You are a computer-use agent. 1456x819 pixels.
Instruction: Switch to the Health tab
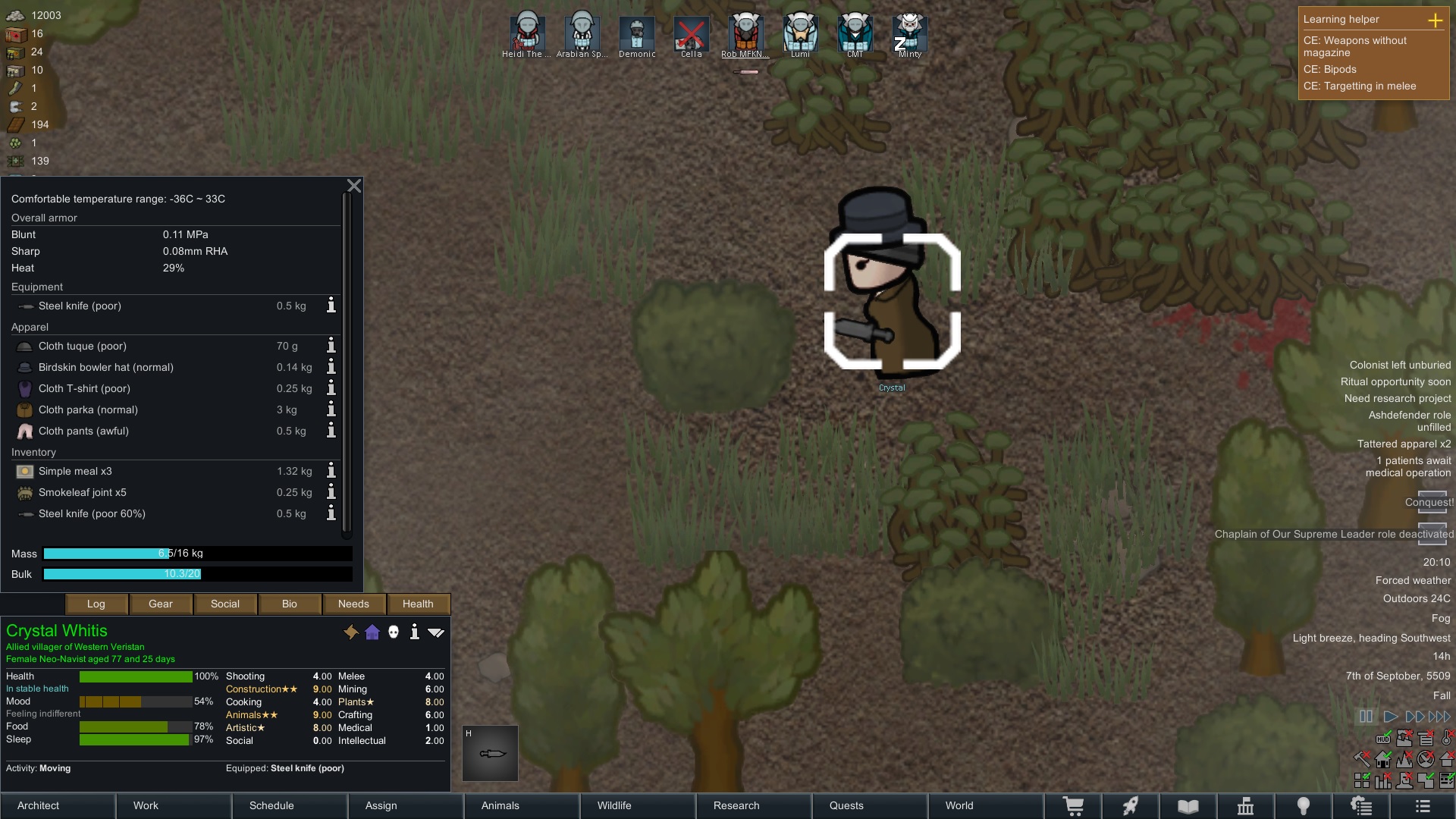pos(418,604)
